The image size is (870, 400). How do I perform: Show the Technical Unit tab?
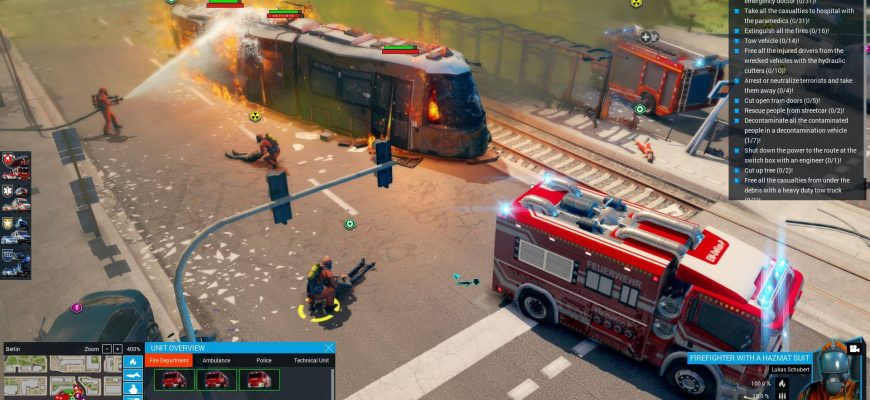click(x=311, y=360)
